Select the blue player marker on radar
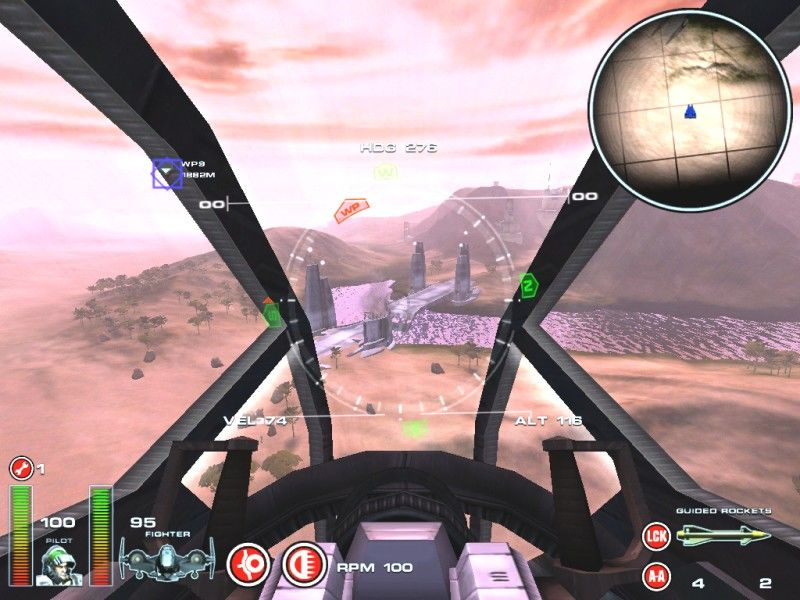 pos(690,113)
